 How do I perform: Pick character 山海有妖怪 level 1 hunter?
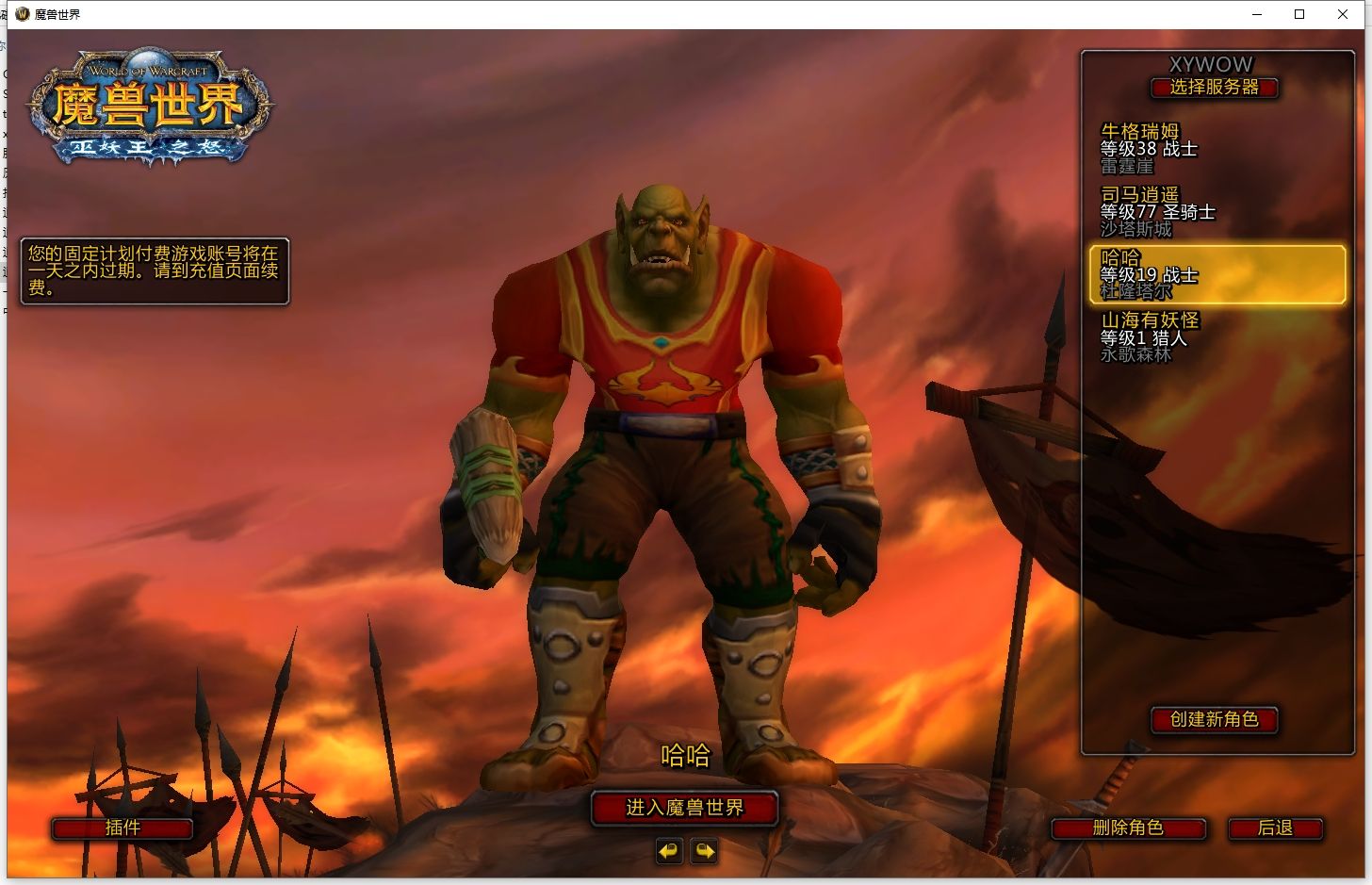[x=1216, y=337]
